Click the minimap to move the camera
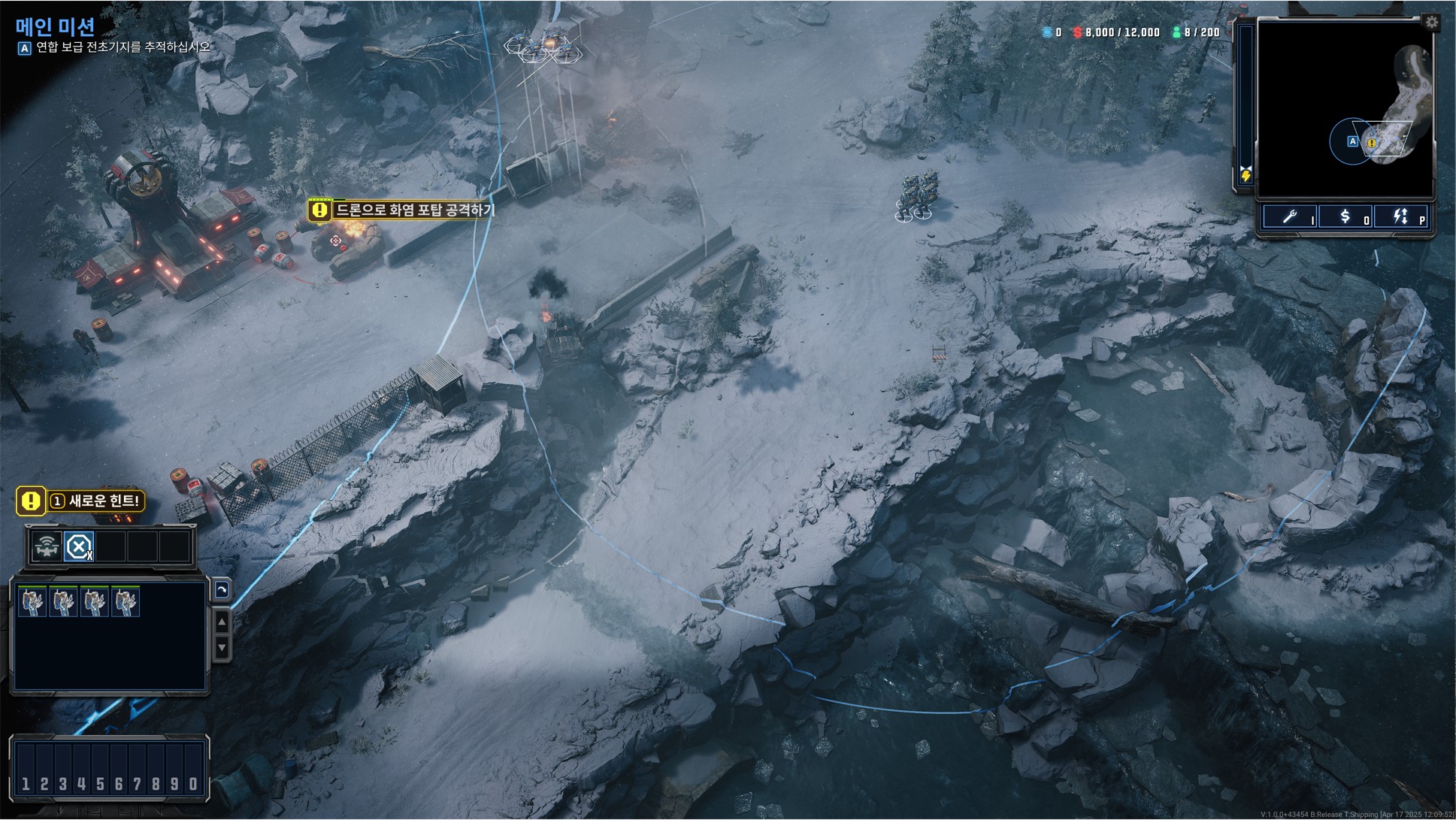Viewport: 1456px width, 820px height. (x=1323, y=90)
